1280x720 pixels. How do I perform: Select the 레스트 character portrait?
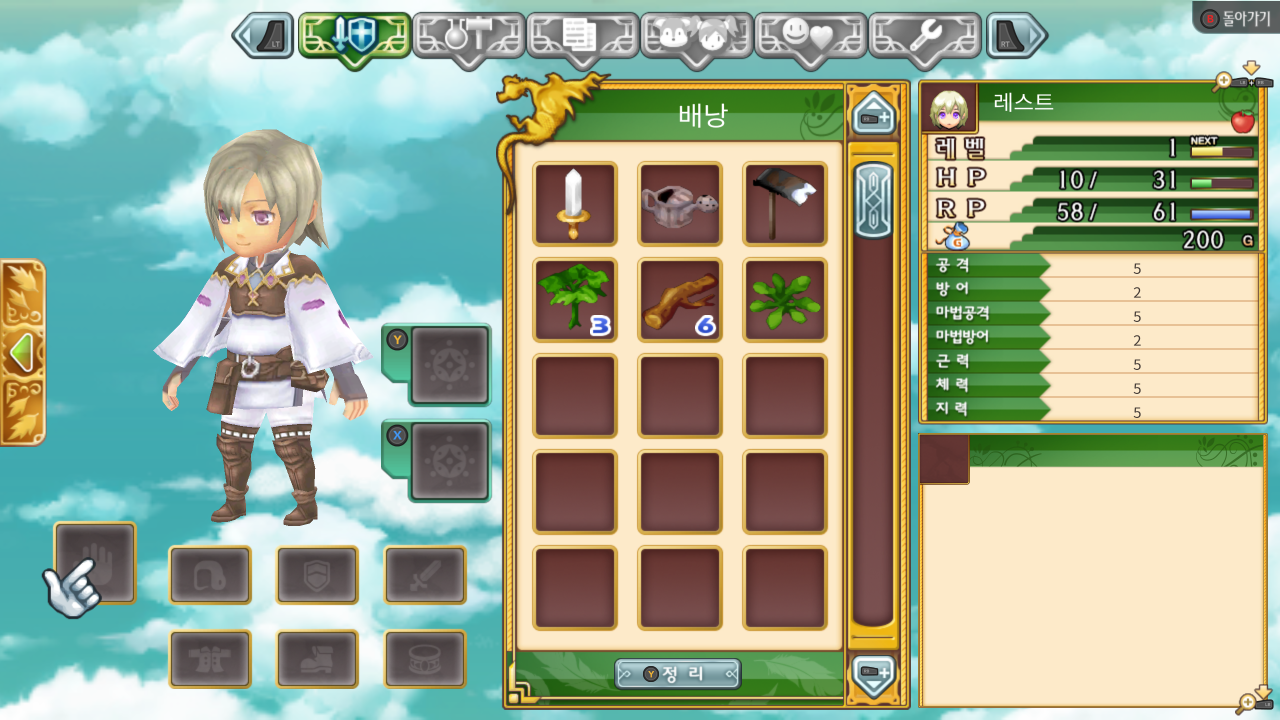948,108
